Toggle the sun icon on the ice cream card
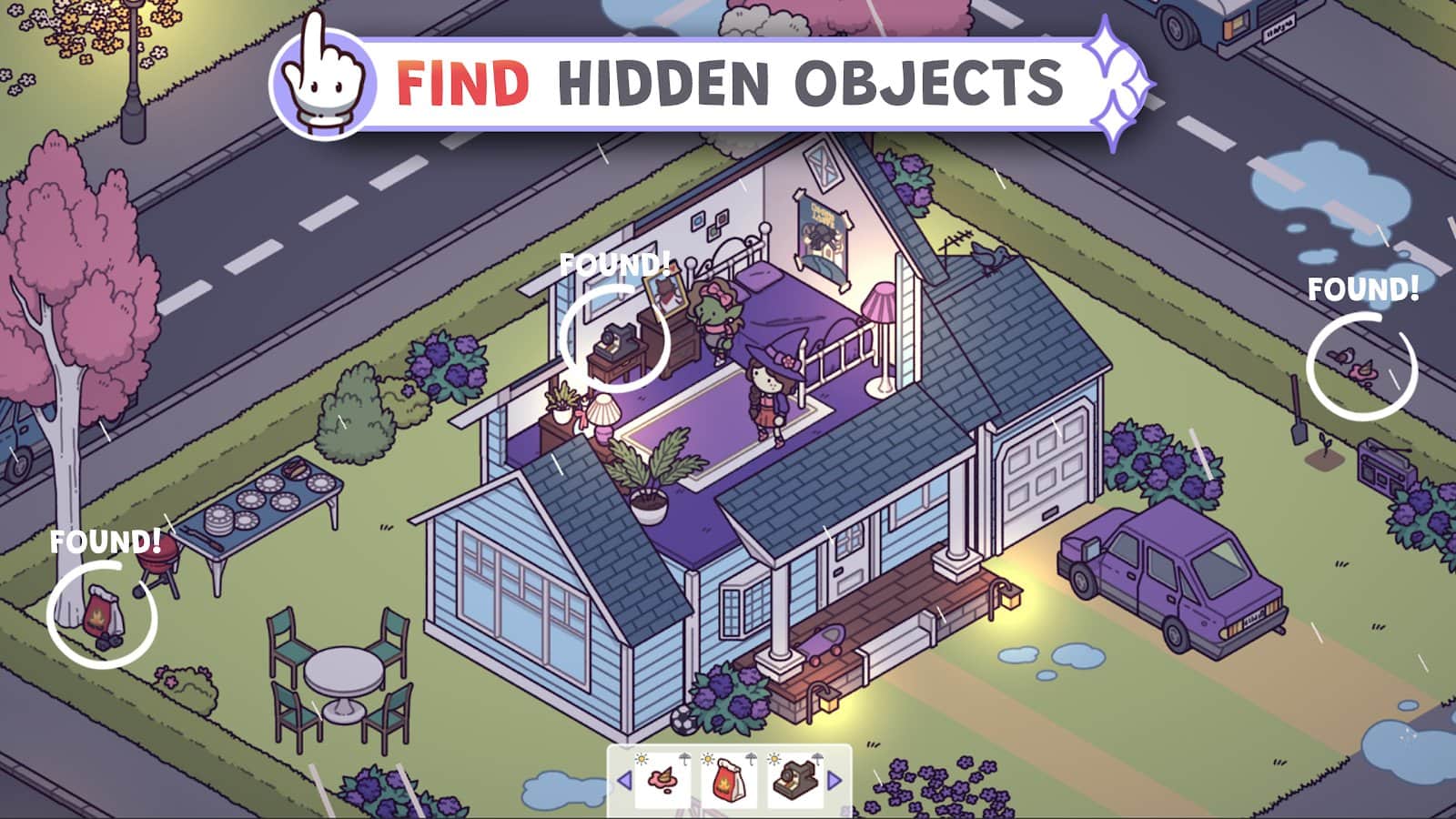The height and width of the screenshot is (819, 1456). (641, 759)
